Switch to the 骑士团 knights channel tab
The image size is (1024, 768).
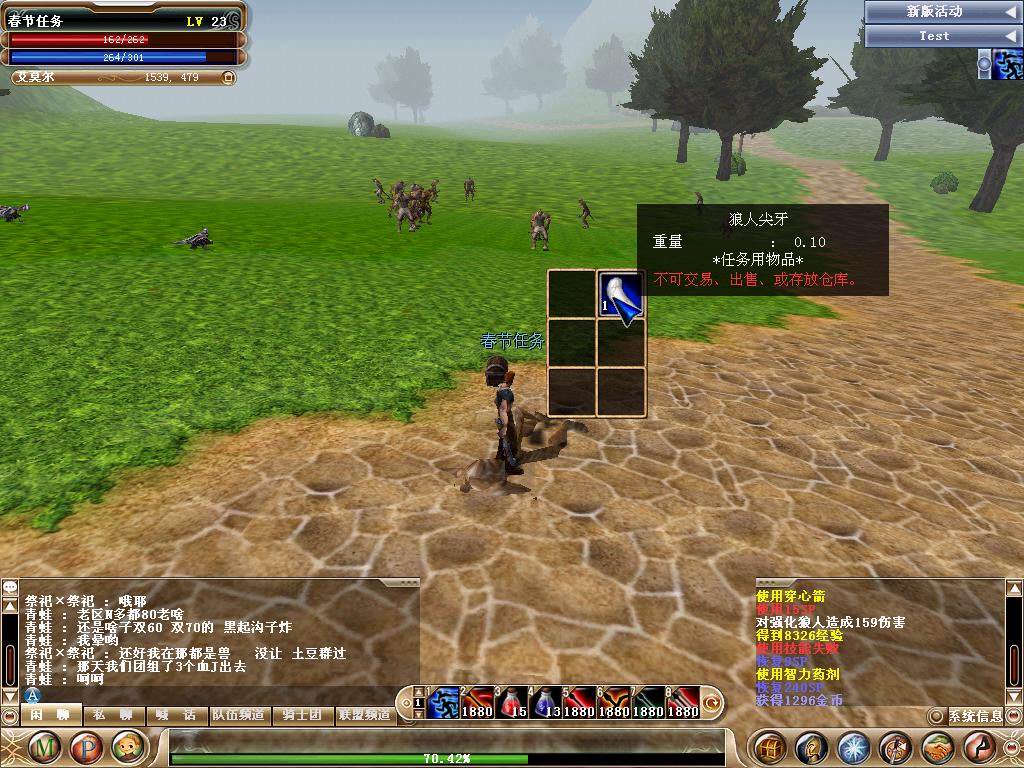[301, 715]
